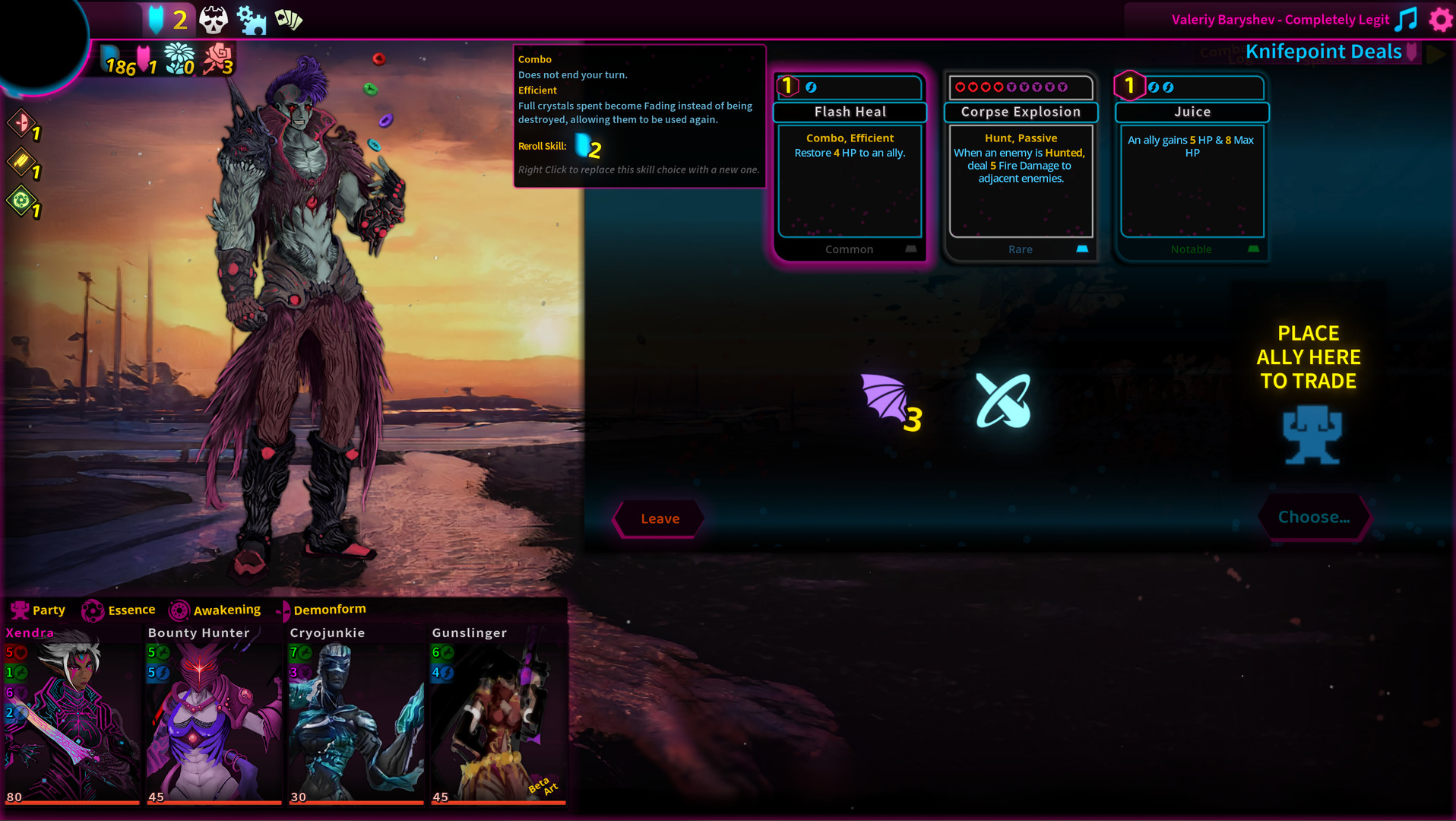The height and width of the screenshot is (821, 1456).
Task: Click the blue ally trade slot
Action: coord(1312,435)
